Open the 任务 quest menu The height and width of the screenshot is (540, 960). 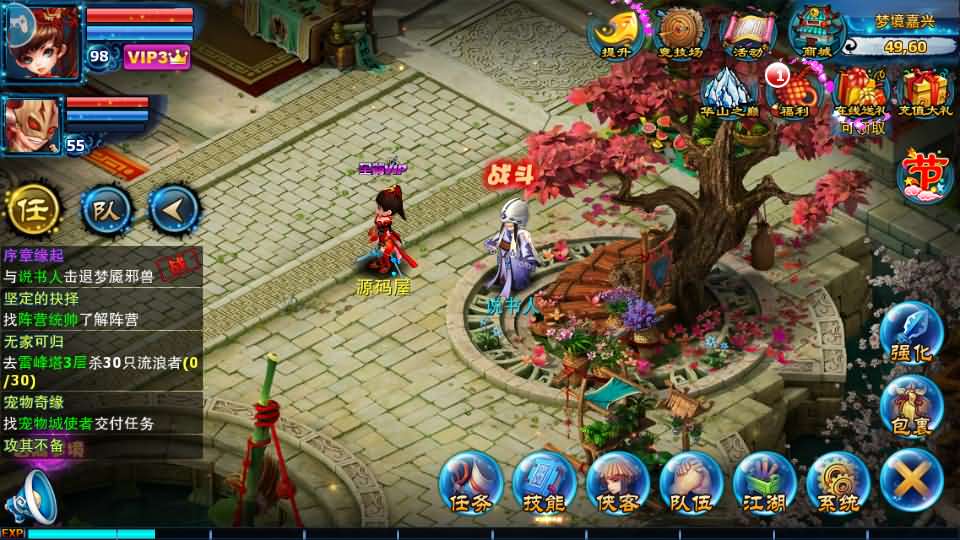coord(470,482)
